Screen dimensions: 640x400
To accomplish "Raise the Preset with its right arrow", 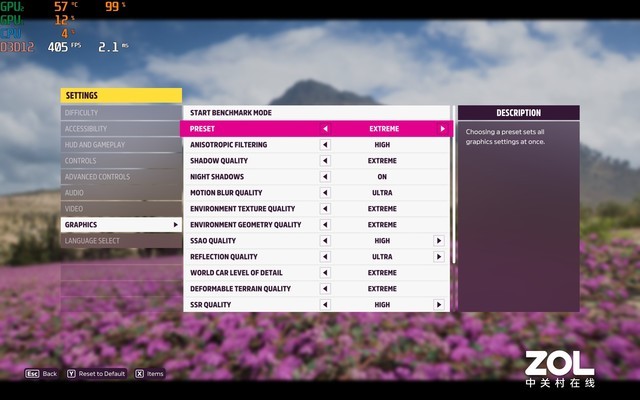I will pyautogui.click(x=441, y=129).
